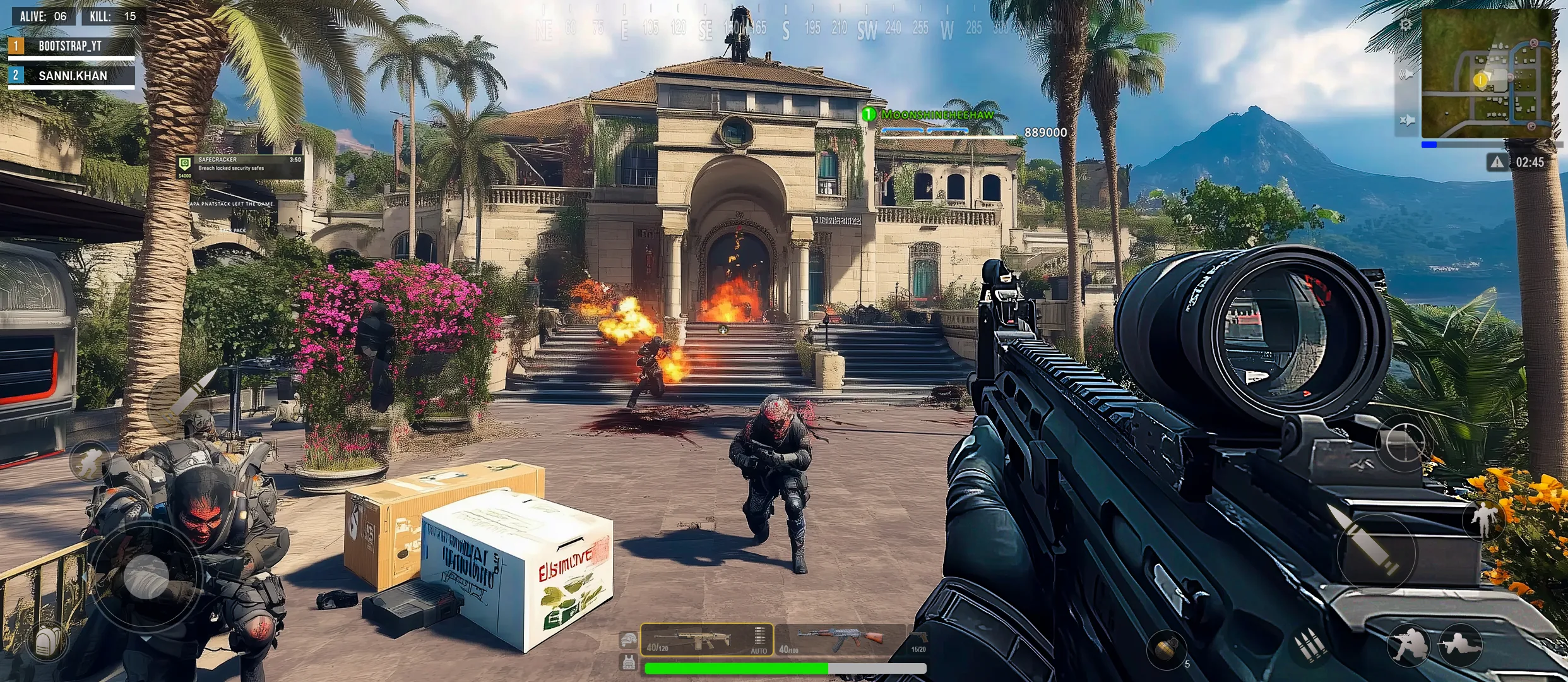Tap the armor vest icon
Image resolution: width=1568 pixels, height=682 pixels.
point(628,662)
